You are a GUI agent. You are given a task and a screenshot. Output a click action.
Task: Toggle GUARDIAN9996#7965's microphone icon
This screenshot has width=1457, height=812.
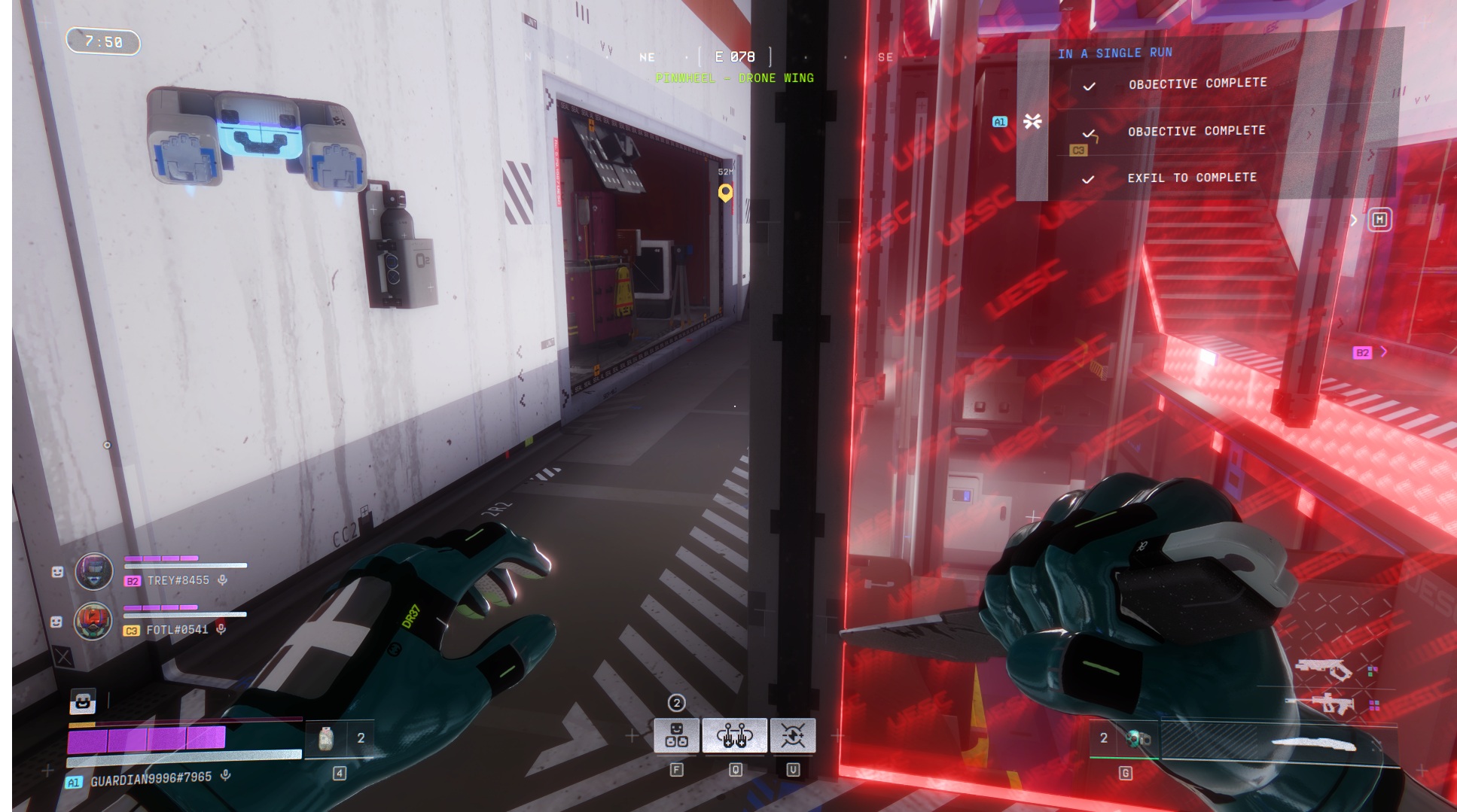click(225, 776)
